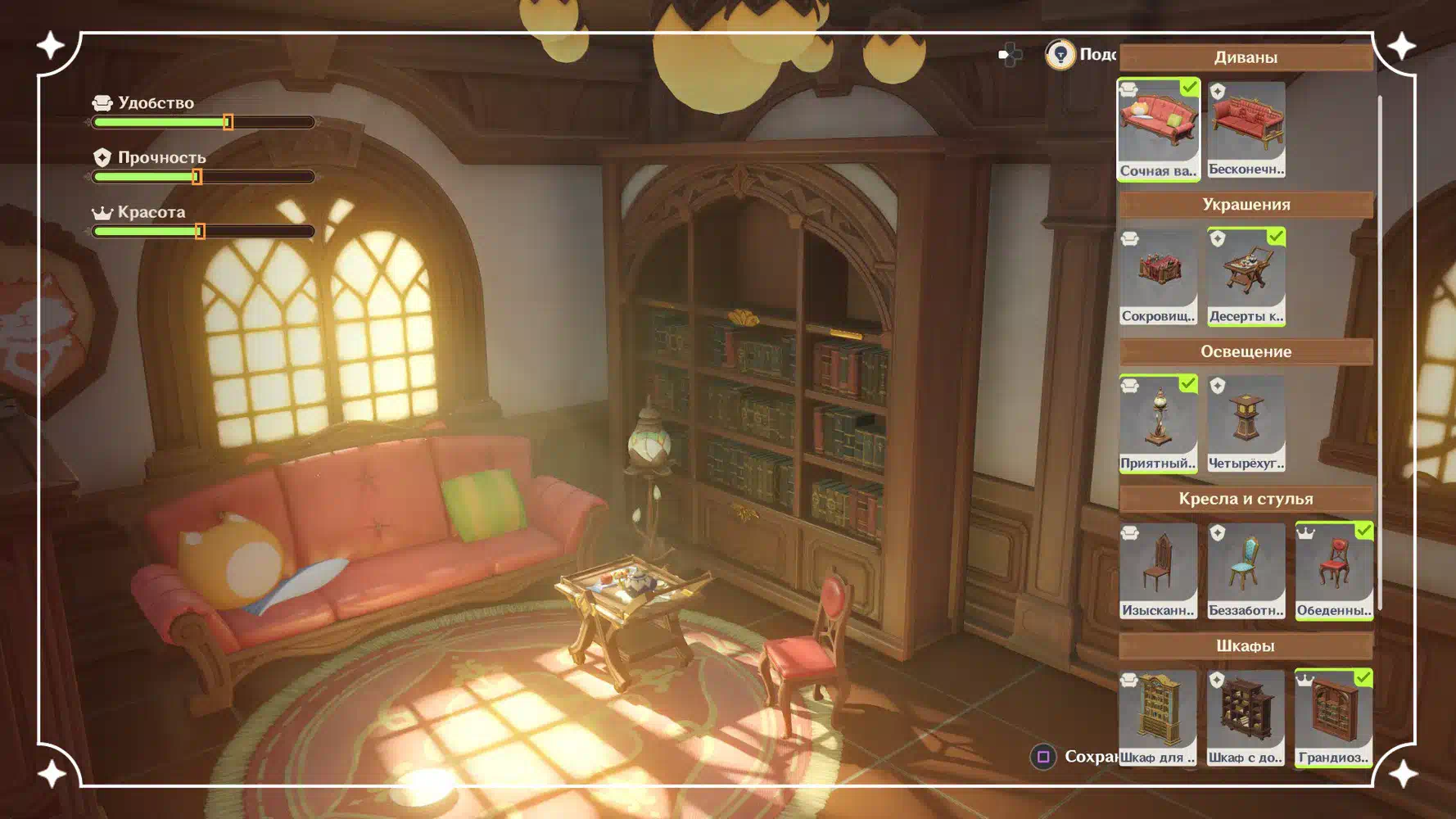Click the Диваны category header
Viewport: 1456px width, 819px height.
tap(1246, 57)
